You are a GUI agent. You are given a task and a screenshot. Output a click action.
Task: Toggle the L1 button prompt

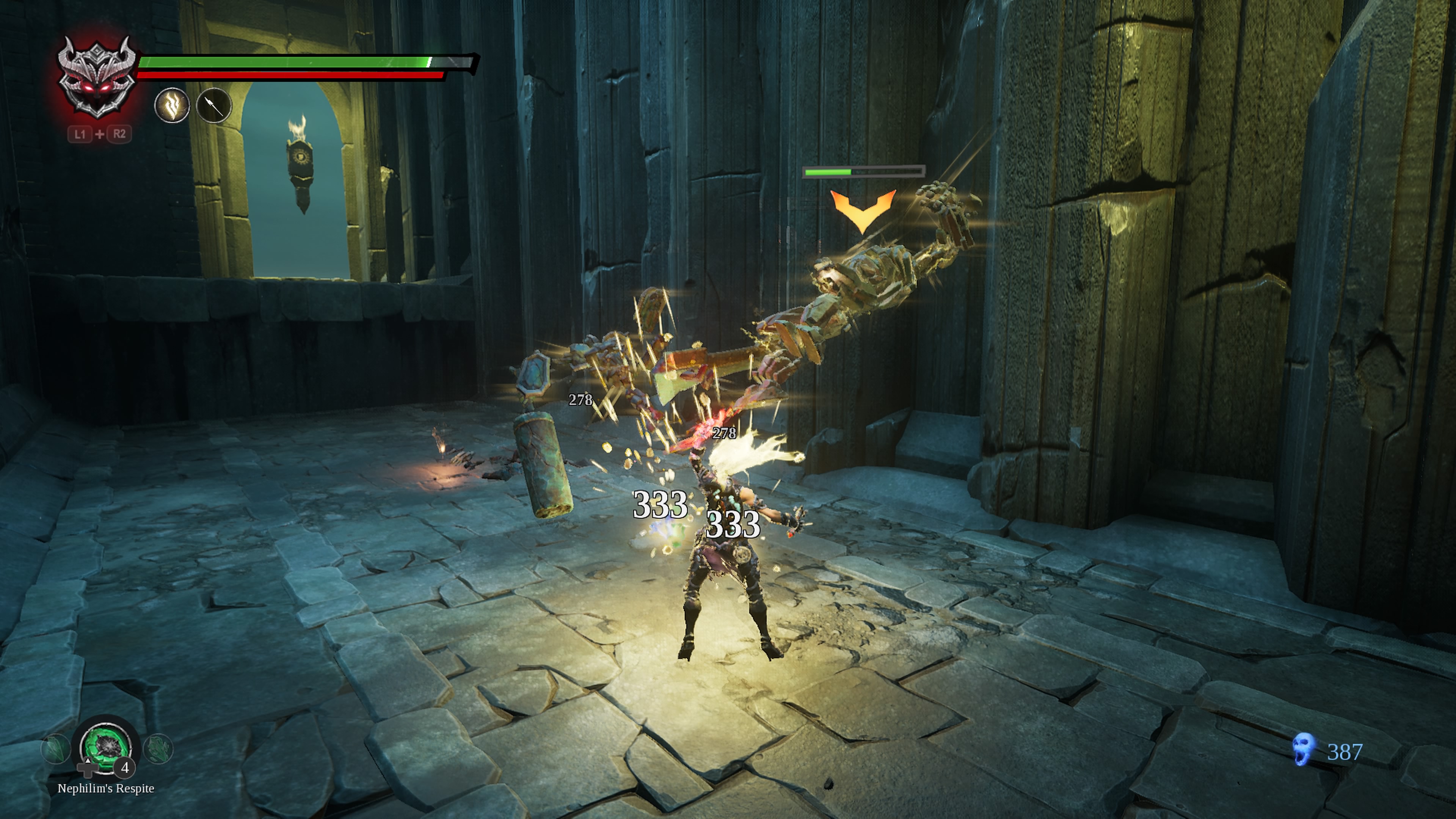(81, 135)
